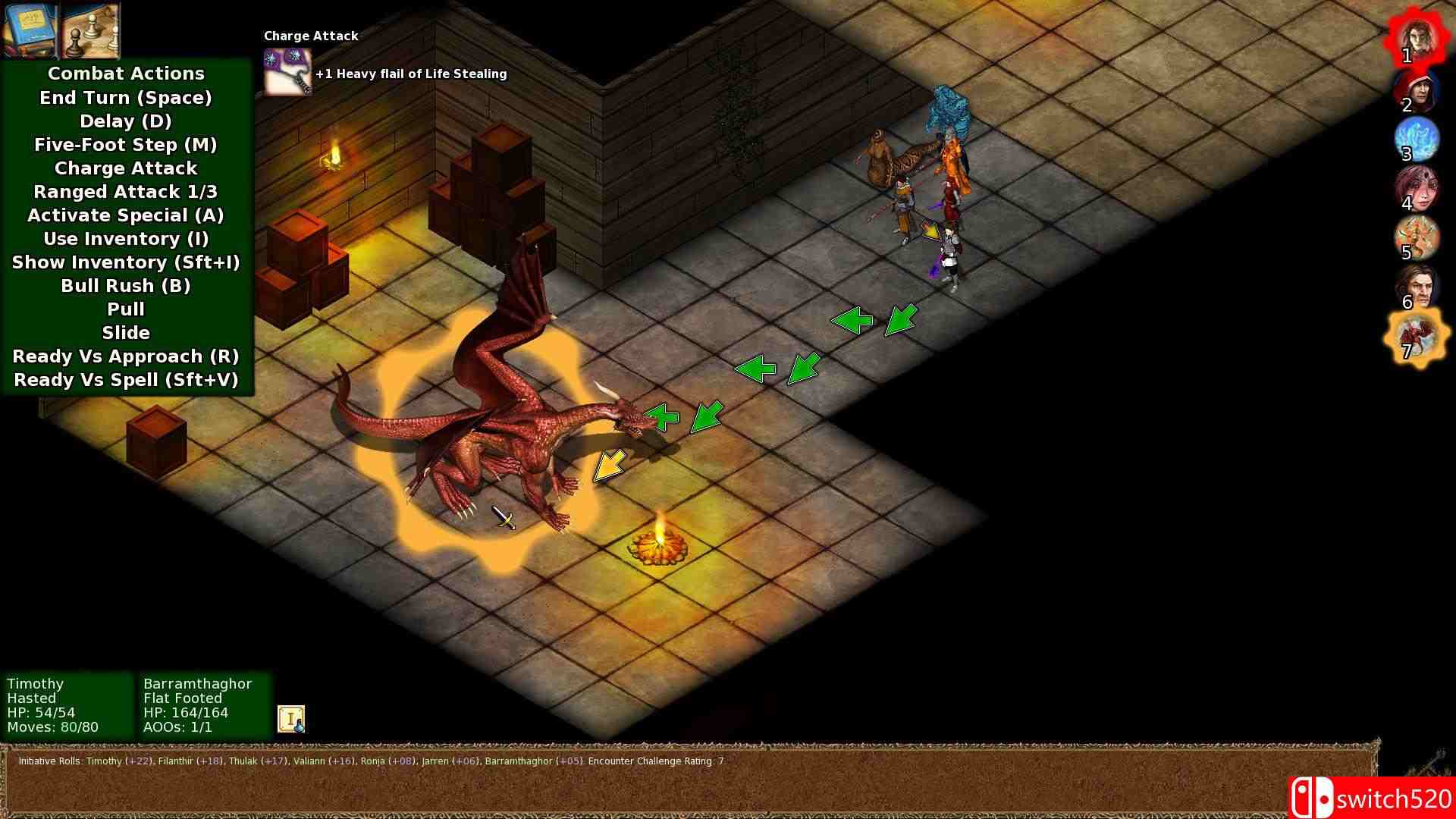1456x819 pixels.
Task: Select the +1 Heavy flail of Life Stealing icon
Action: click(287, 74)
